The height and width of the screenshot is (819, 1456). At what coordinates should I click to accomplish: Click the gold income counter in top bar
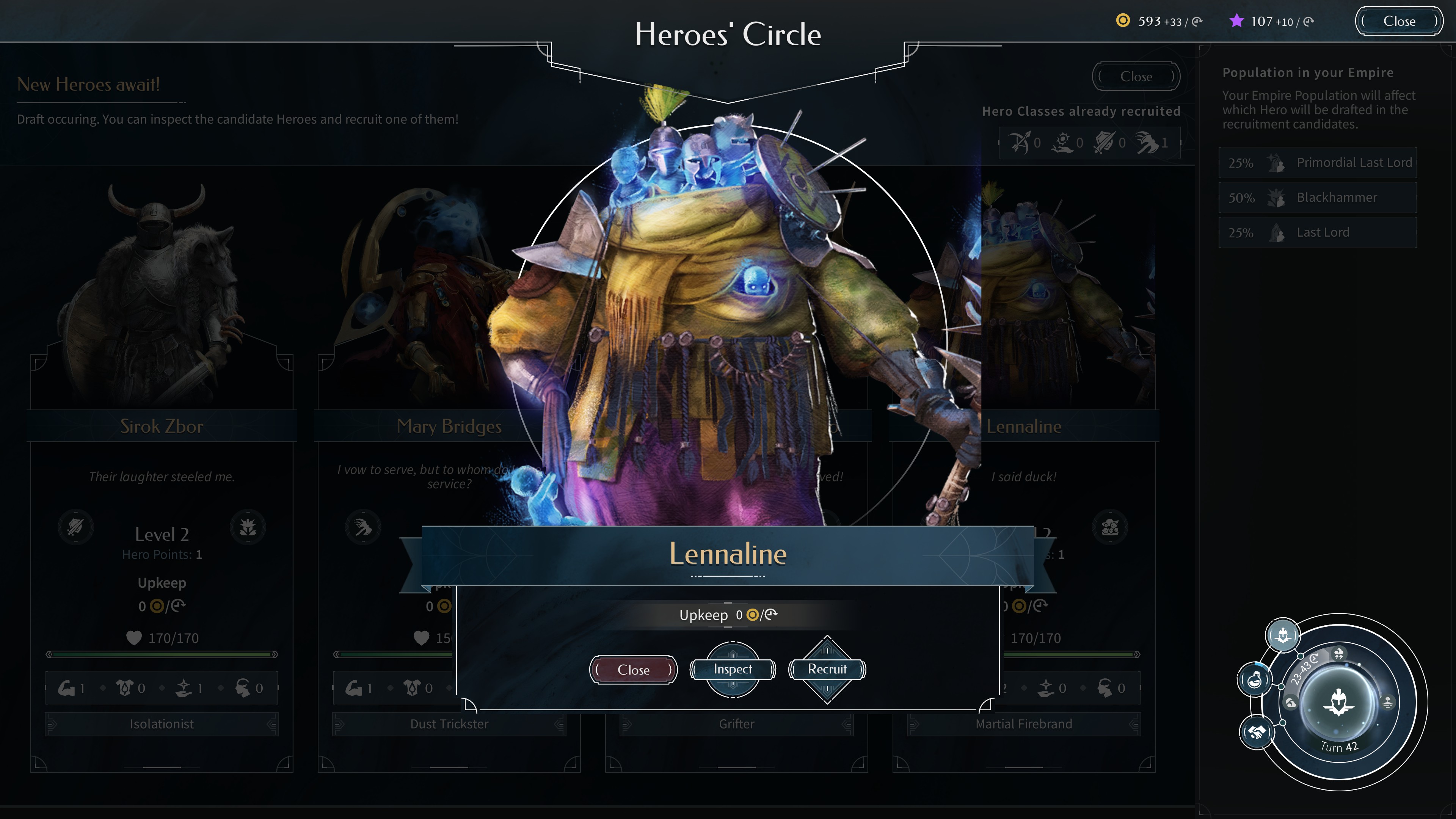(x=1159, y=22)
